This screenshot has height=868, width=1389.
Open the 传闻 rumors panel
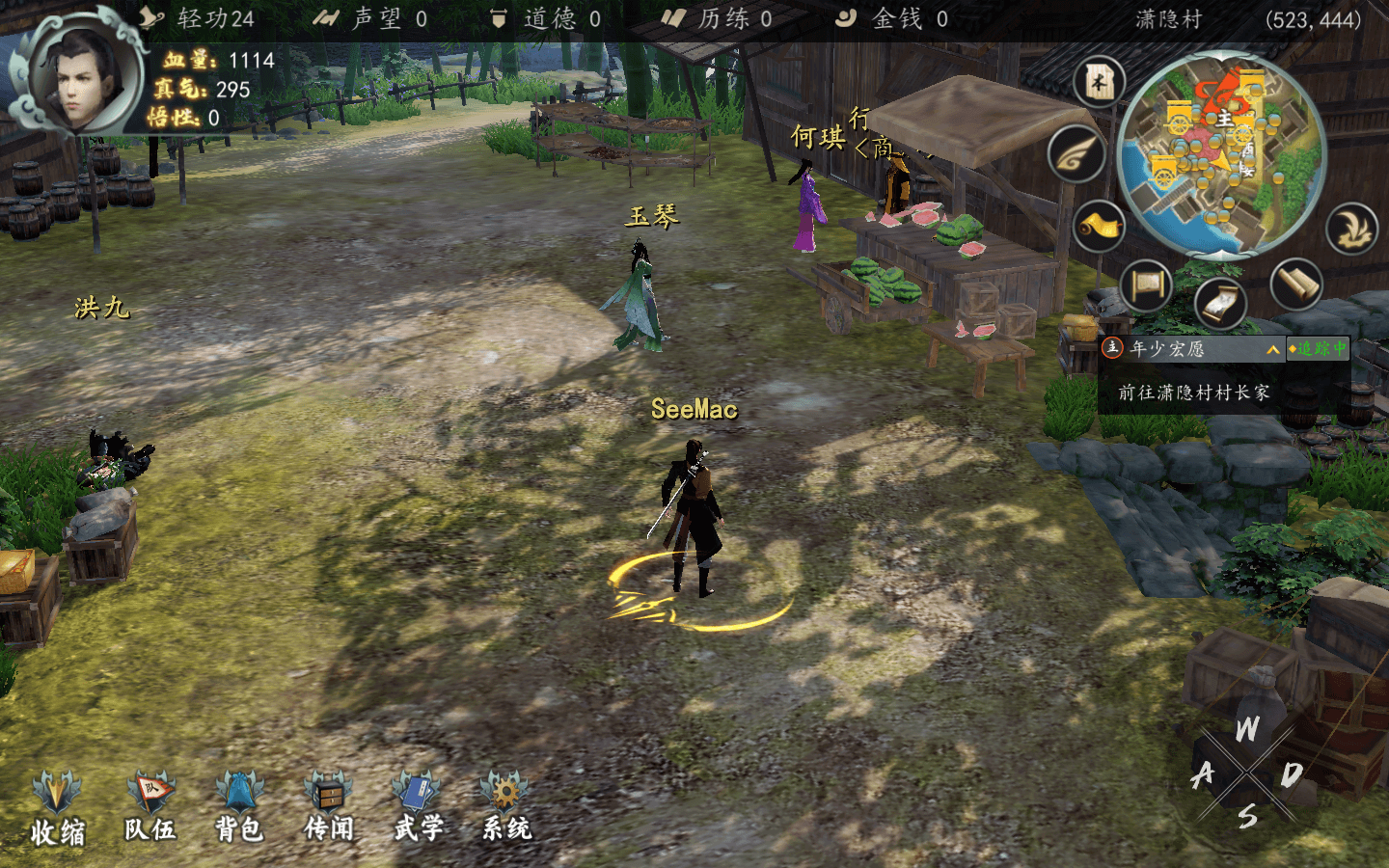click(x=328, y=806)
